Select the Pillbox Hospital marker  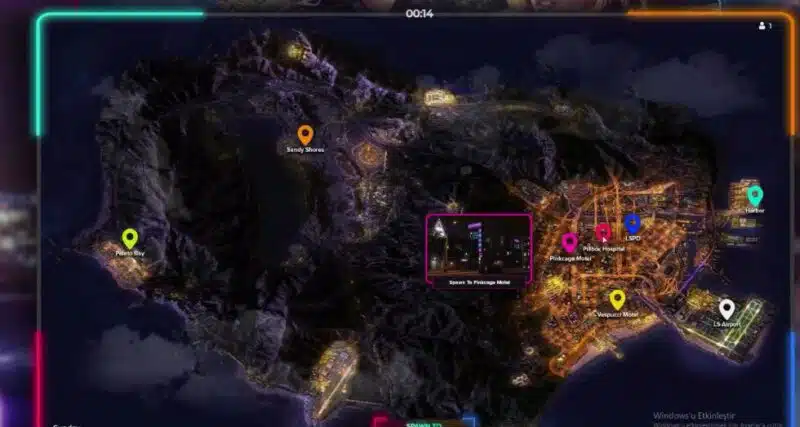point(602,233)
